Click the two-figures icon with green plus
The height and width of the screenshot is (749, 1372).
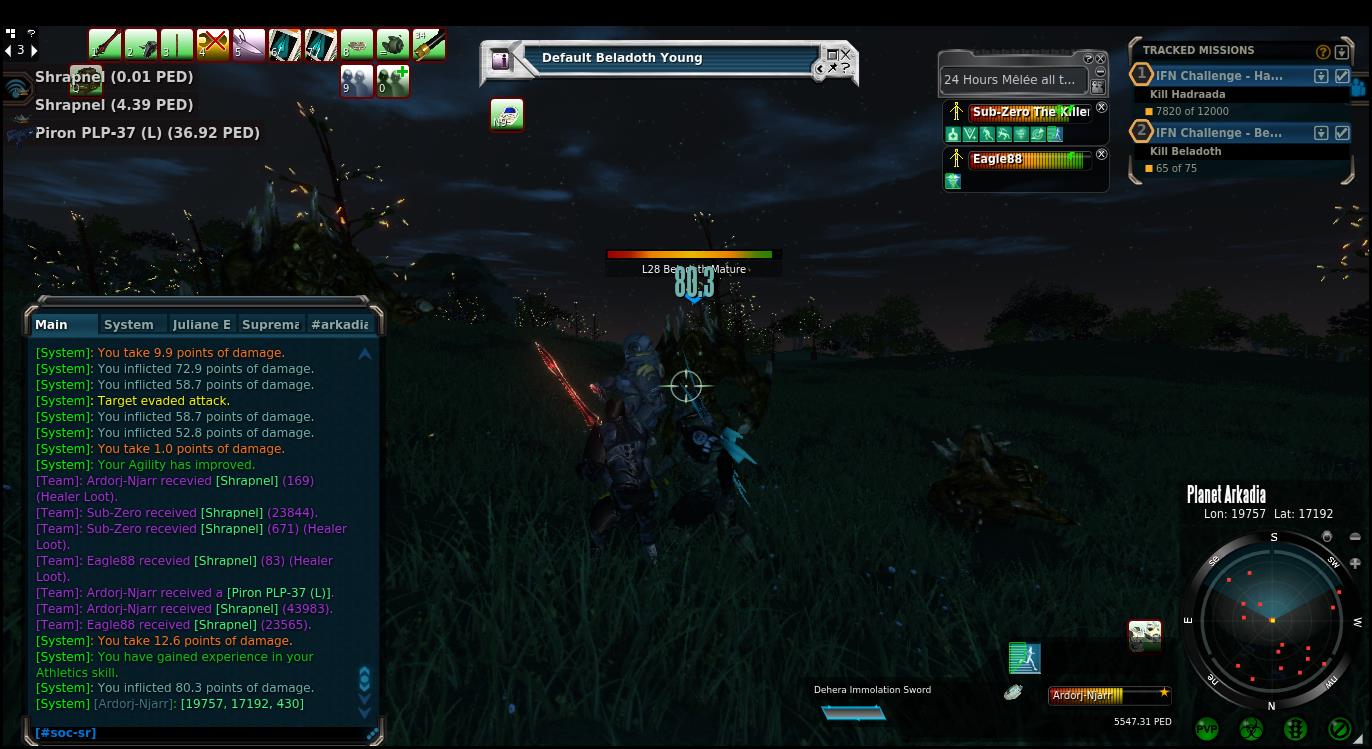tap(393, 81)
